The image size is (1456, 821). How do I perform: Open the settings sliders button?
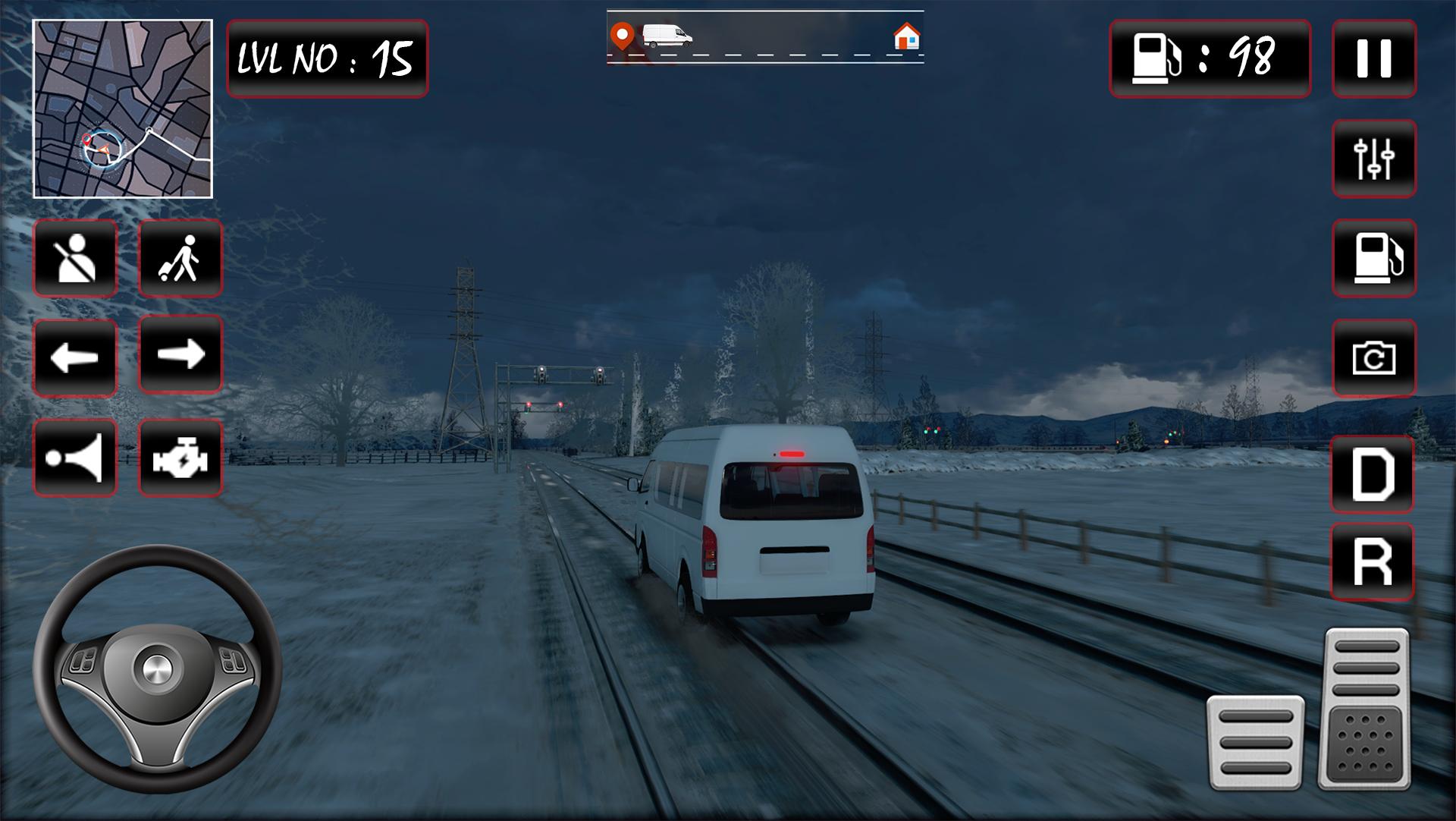[x=1373, y=158]
